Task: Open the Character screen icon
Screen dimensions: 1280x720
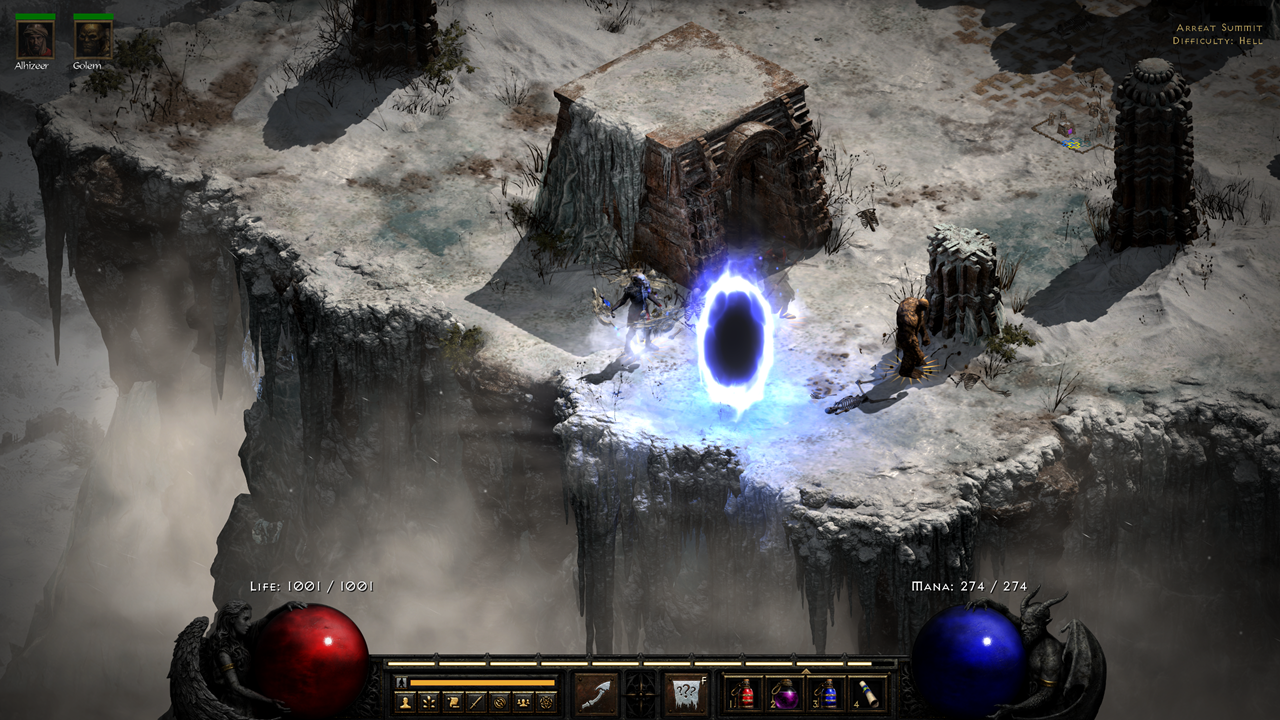Action: point(406,702)
